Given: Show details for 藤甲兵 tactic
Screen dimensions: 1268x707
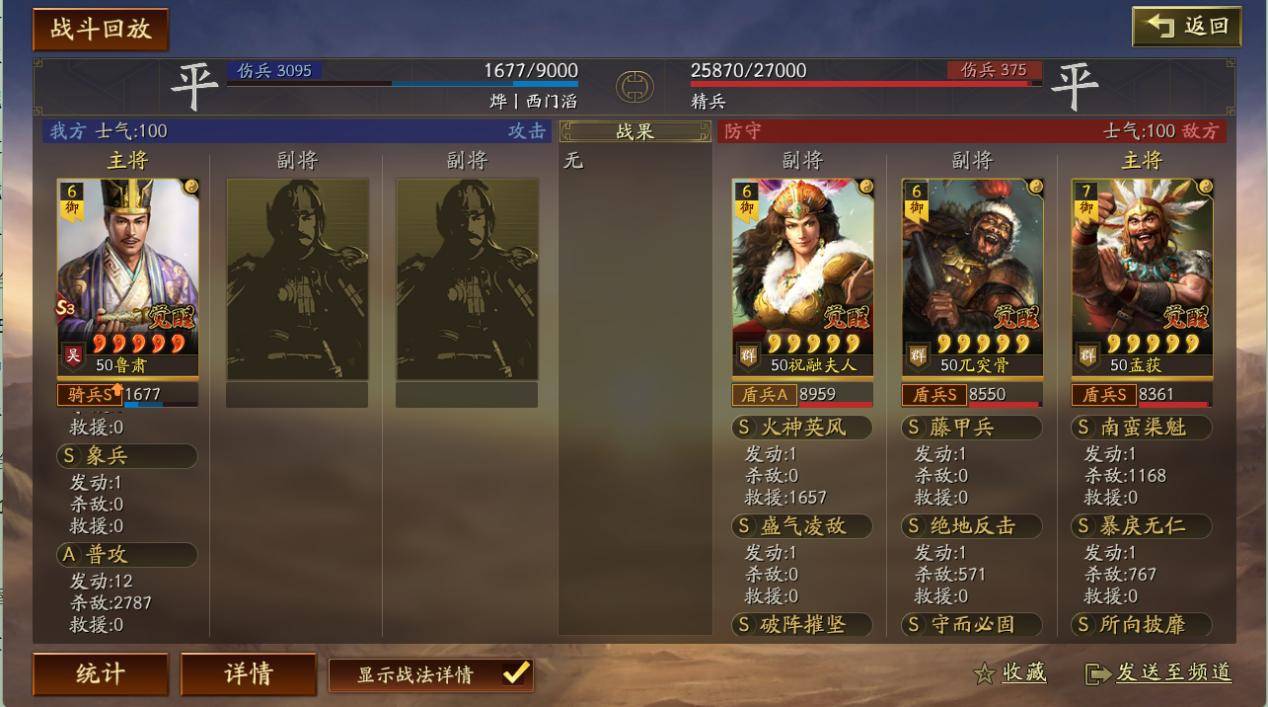Looking at the screenshot, I should click(x=972, y=428).
